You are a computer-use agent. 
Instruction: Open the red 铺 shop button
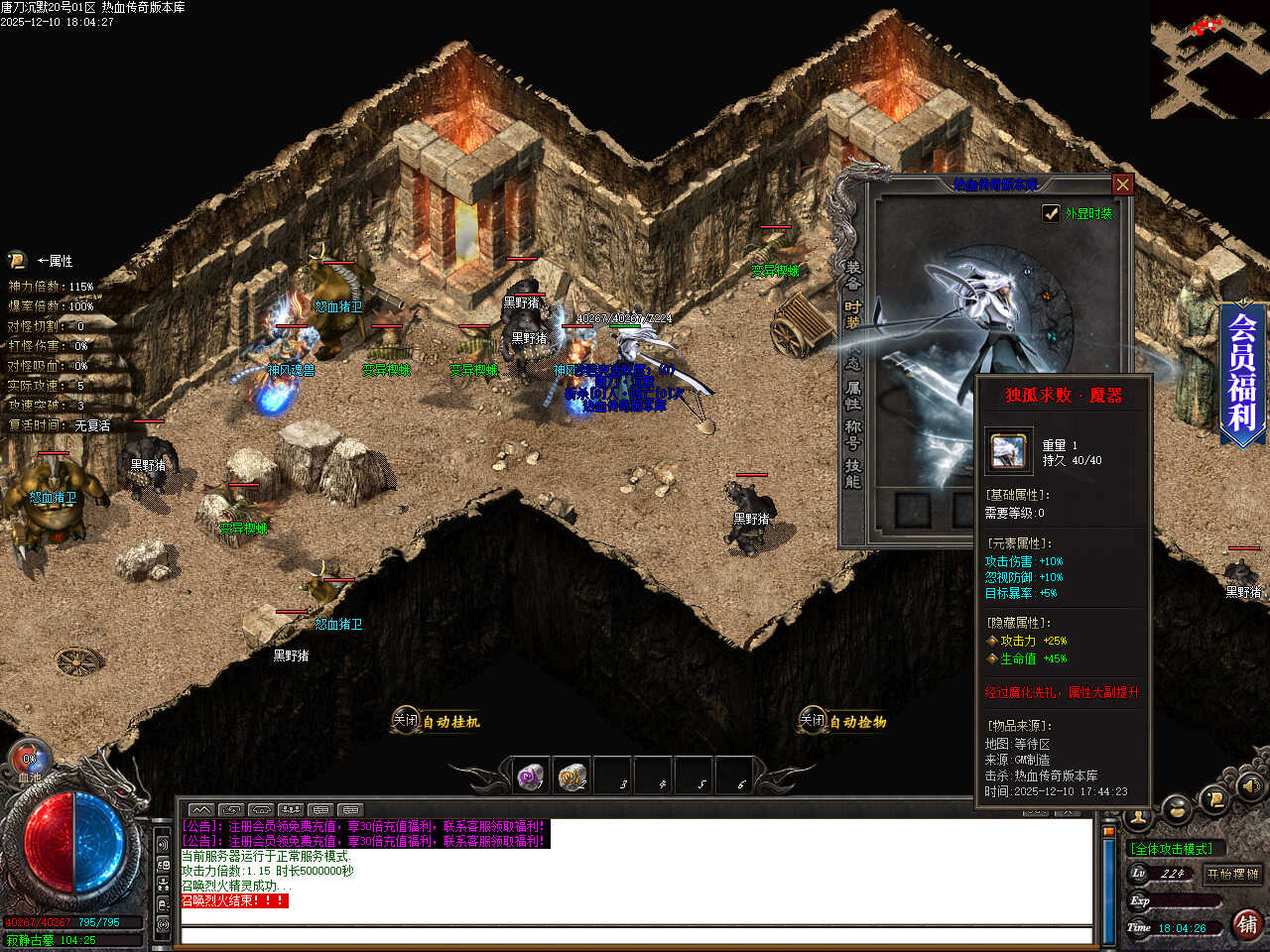[x=1247, y=924]
